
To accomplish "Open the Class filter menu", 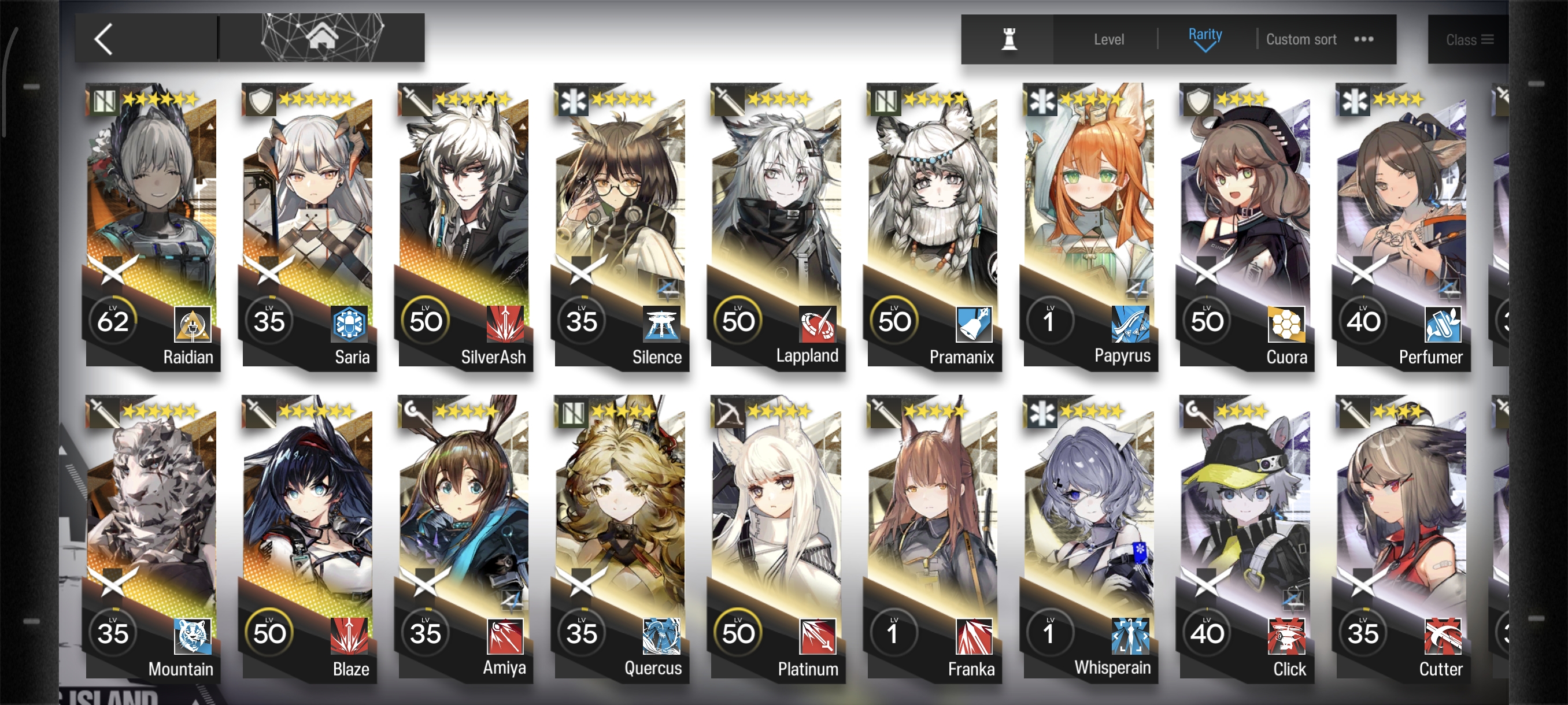I will click(x=1468, y=40).
